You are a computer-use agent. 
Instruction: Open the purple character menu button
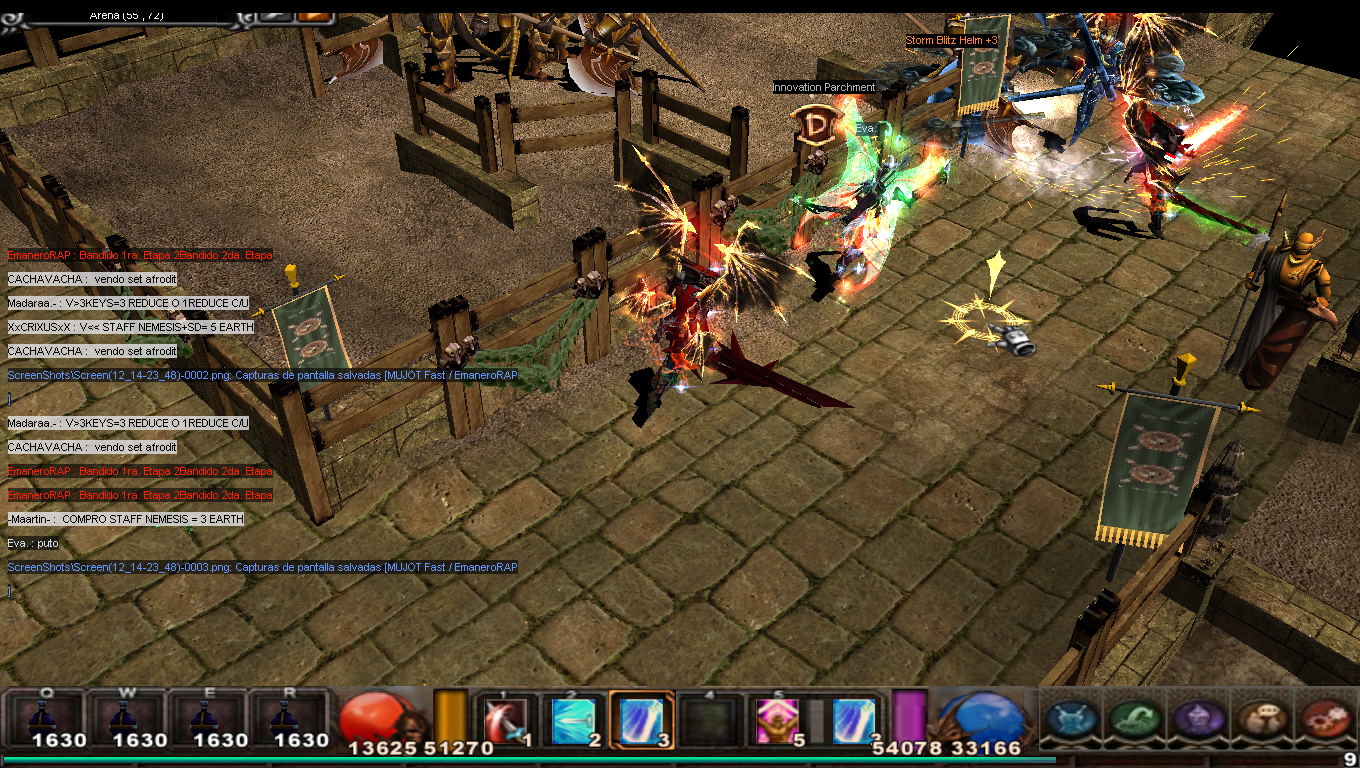pyautogui.click(x=1197, y=719)
